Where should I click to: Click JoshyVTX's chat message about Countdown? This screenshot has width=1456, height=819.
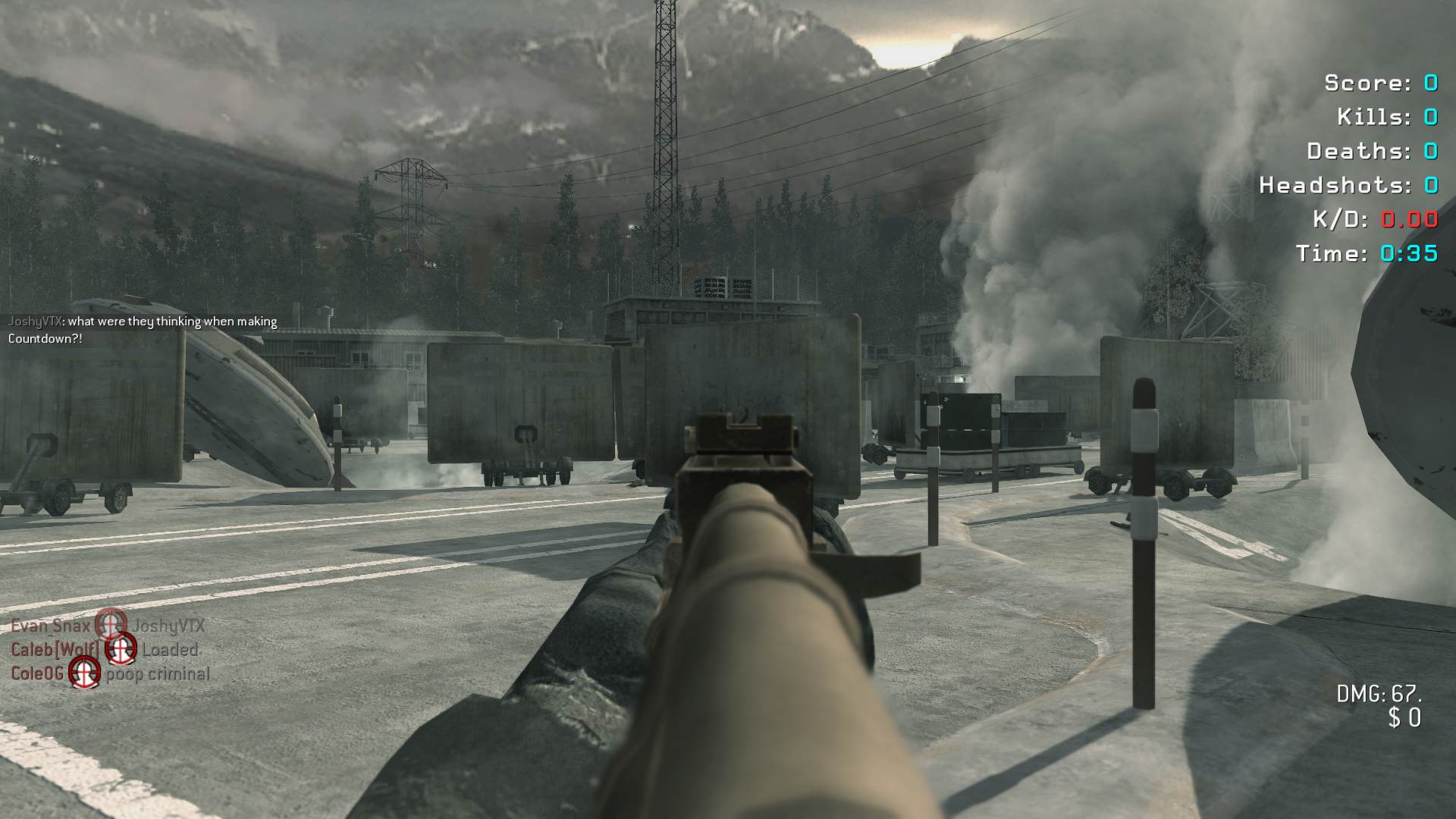[143, 330]
